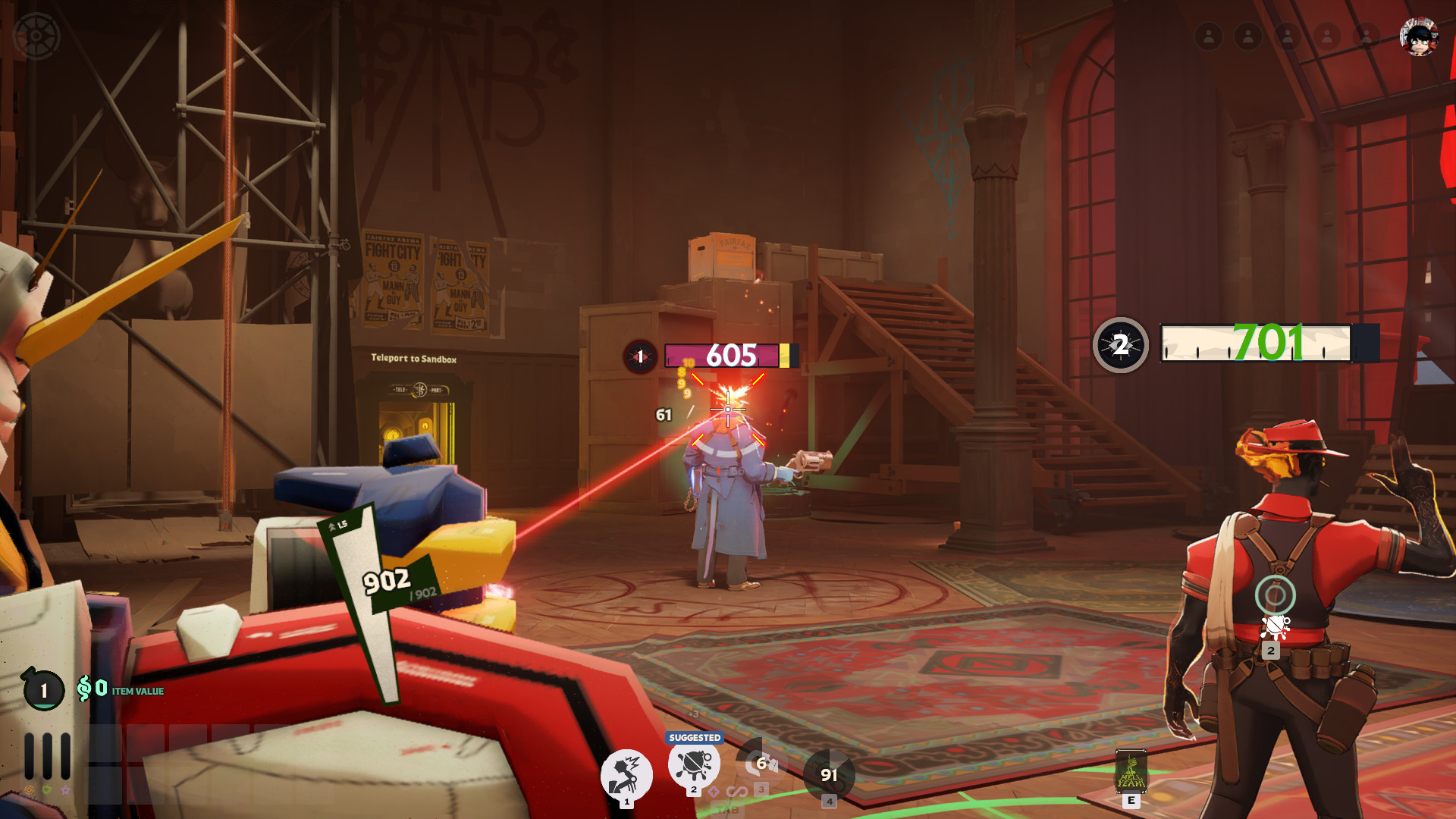The image size is (1456, 819).
Task: Select the suggested bomb ability icon
Action: 694,764
